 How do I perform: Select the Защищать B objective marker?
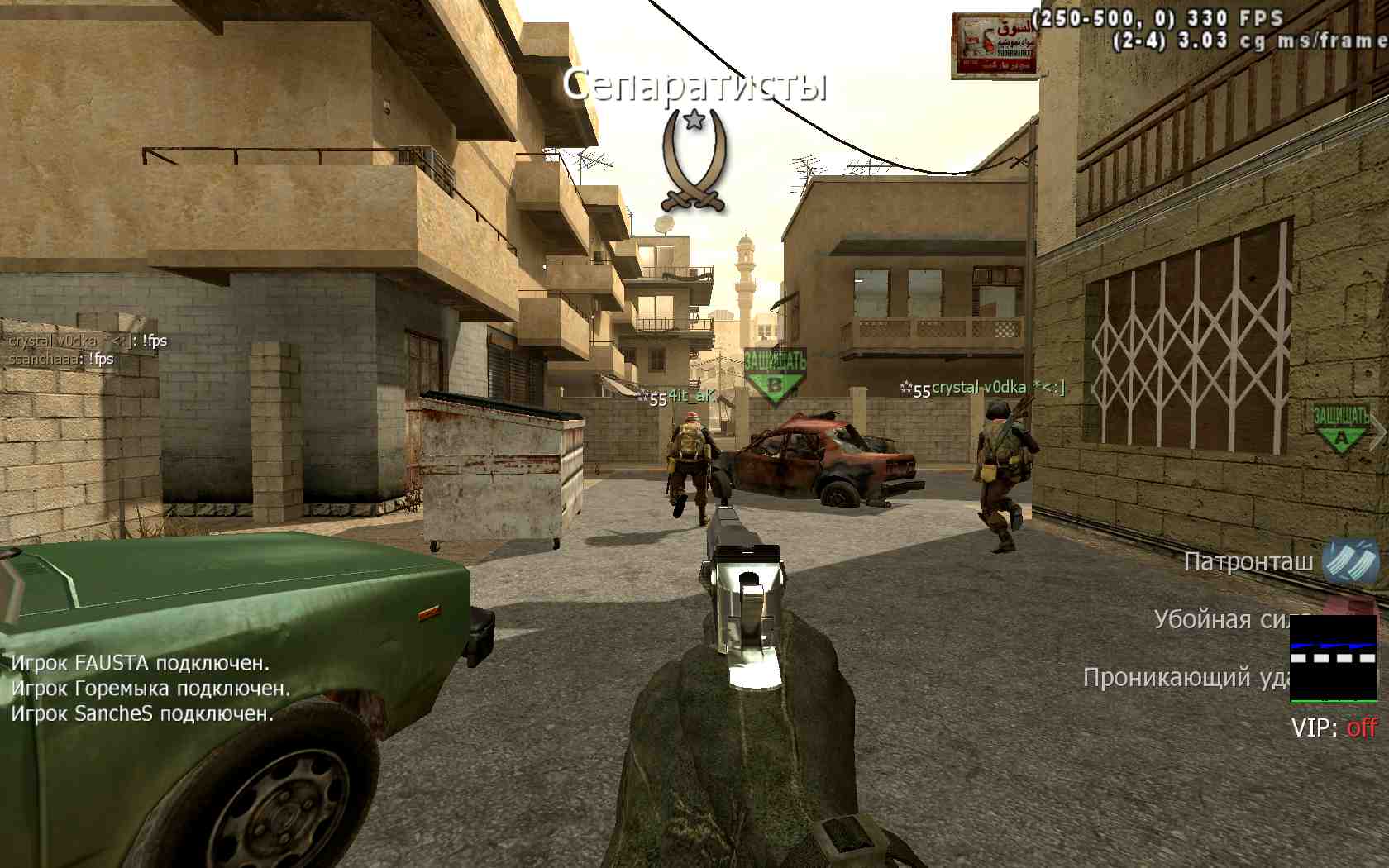coord(775,376)
